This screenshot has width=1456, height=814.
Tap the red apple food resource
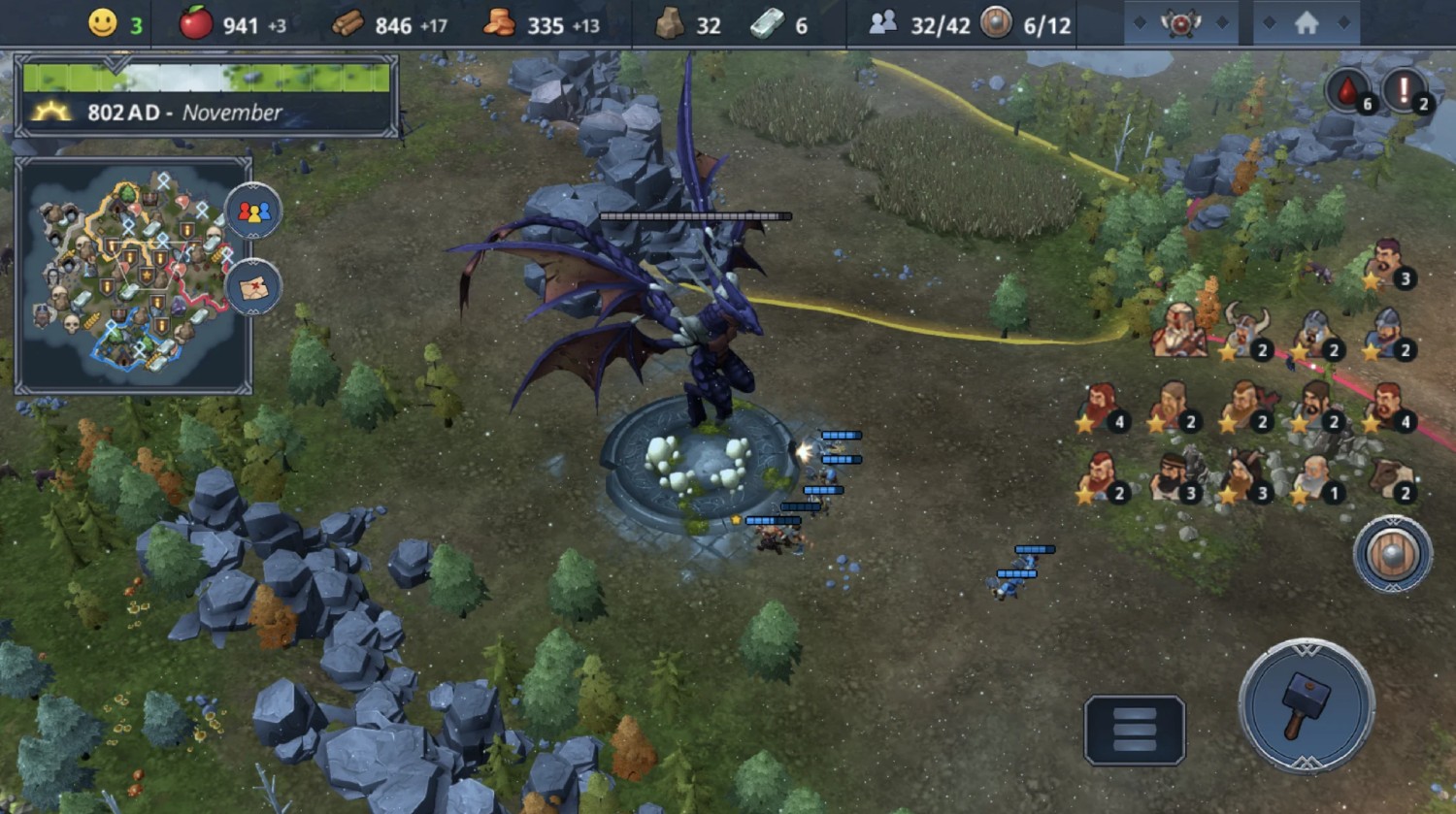pos(196,23)
